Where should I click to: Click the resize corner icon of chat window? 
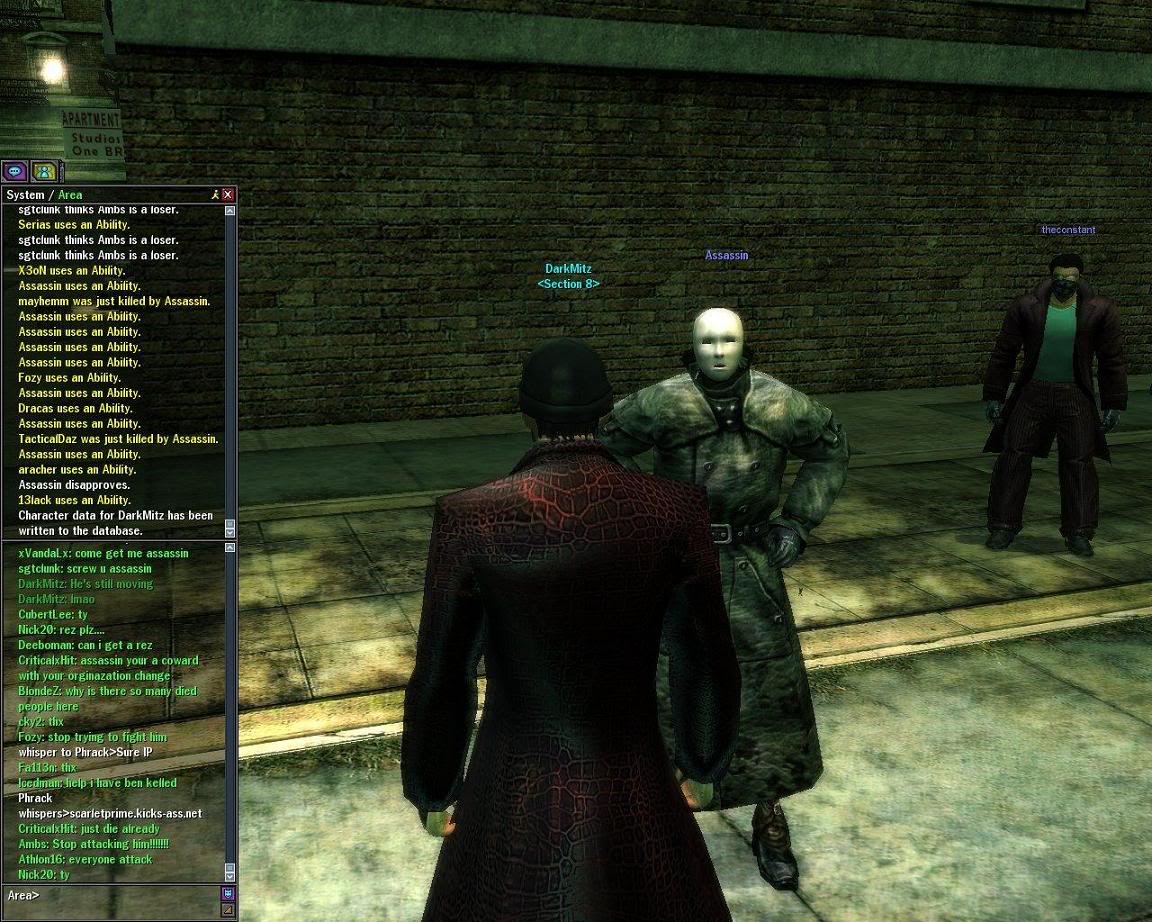tap(228, 910)
